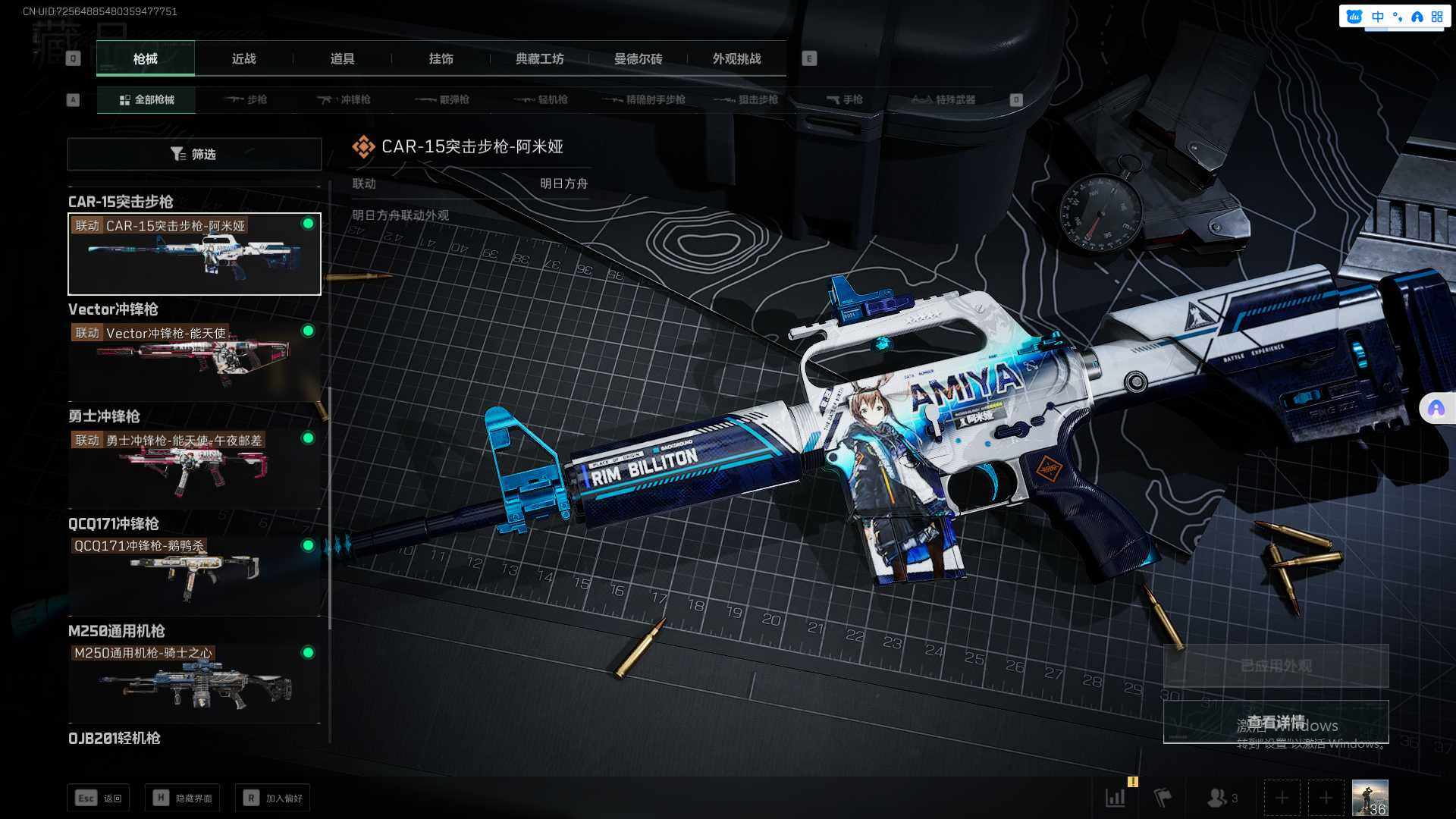Open the player avatar at bottom right

[x=1370, y=798]
